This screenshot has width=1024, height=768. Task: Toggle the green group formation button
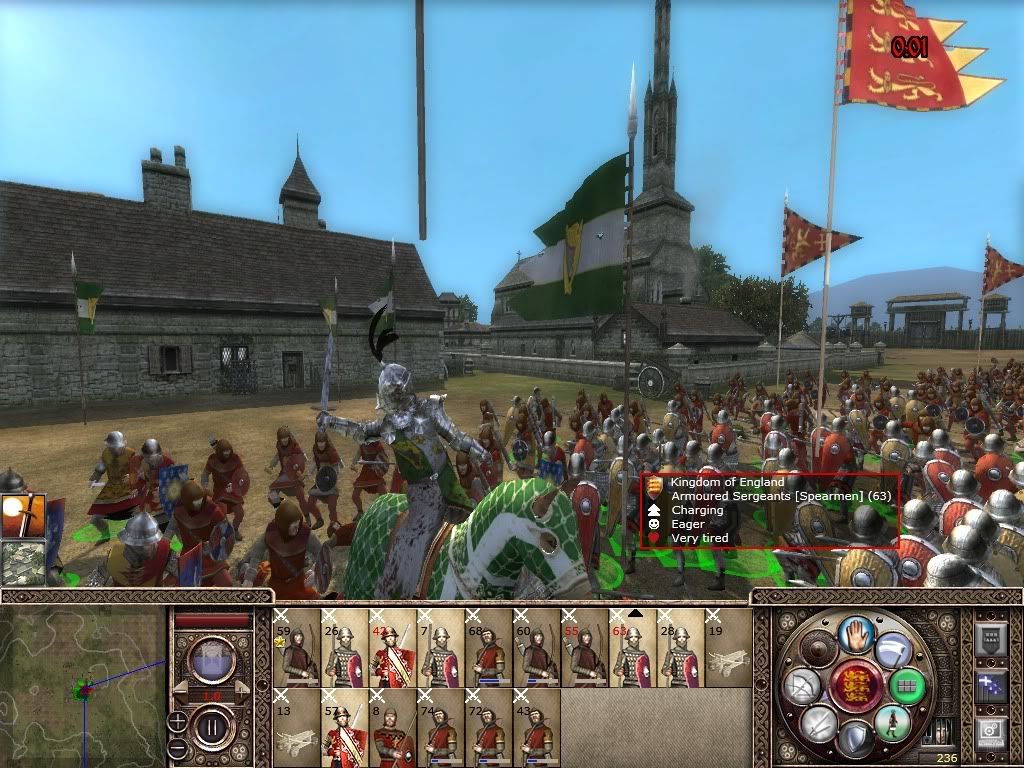pyautogui.click(x=908, y=686)
